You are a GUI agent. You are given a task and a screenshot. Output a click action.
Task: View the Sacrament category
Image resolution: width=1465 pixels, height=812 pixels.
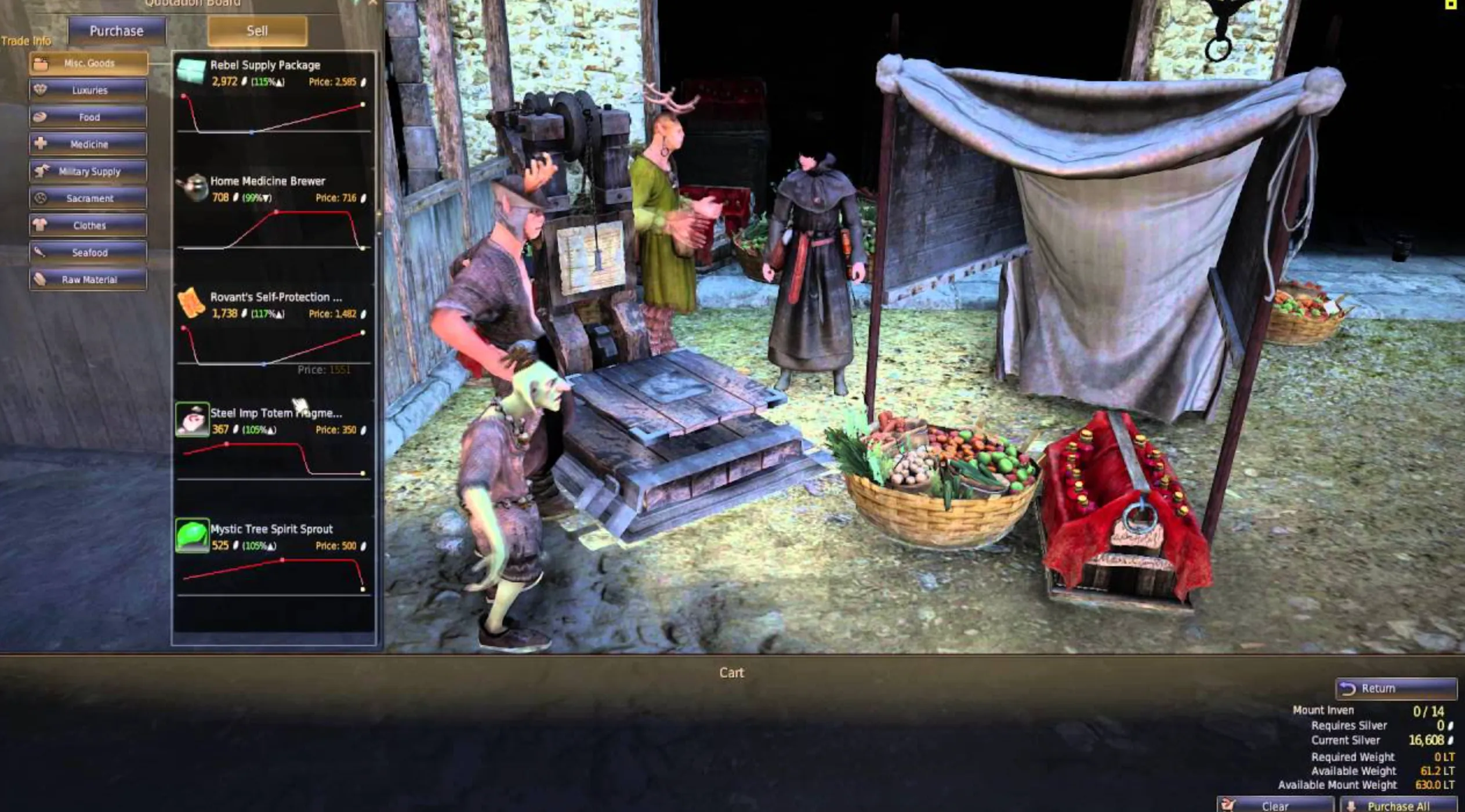pos(89,198)
